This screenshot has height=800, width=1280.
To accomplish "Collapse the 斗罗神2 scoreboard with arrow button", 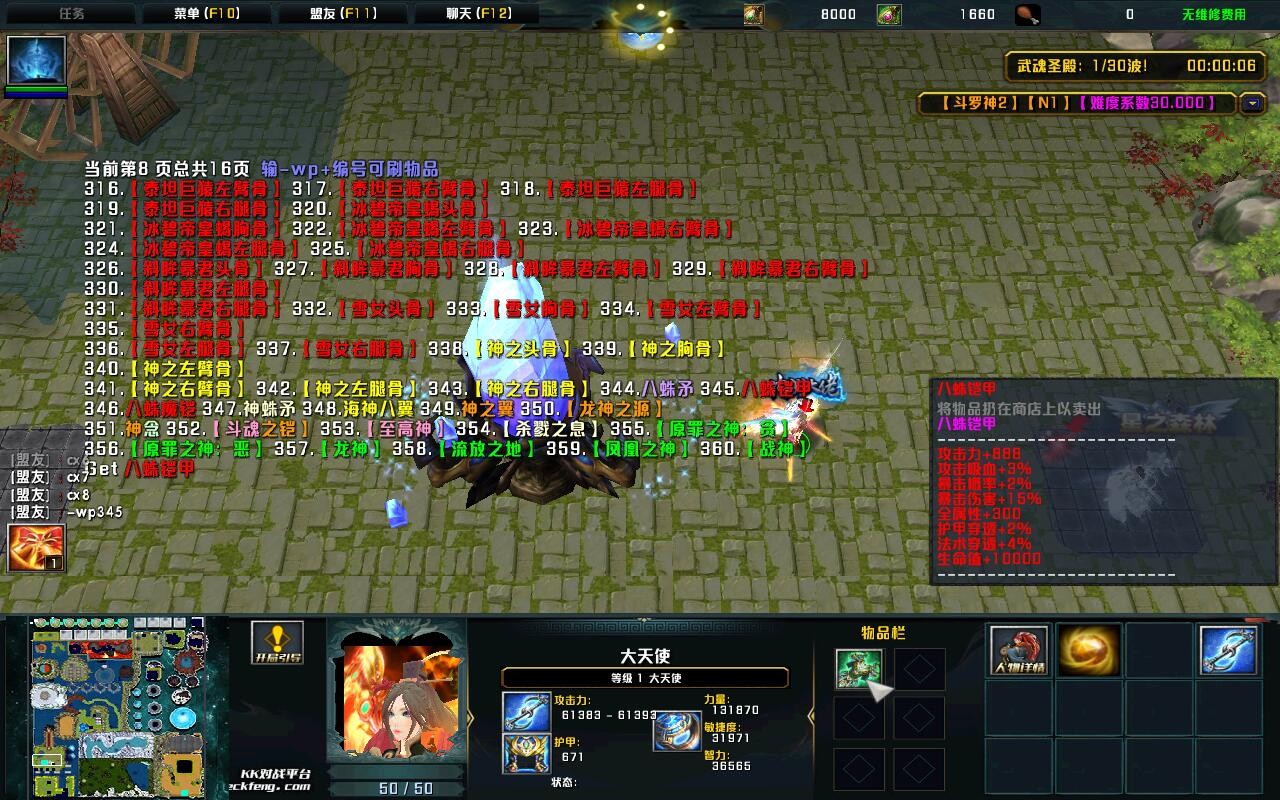I will click(1252, 103).
